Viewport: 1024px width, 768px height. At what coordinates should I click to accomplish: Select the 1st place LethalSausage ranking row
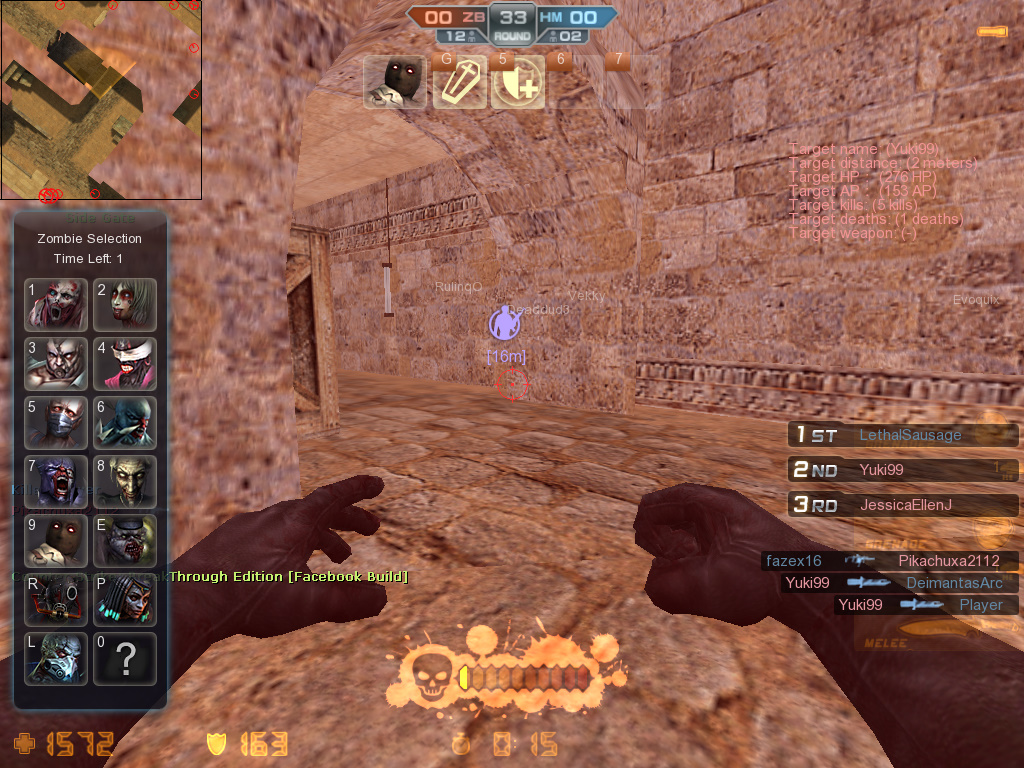[902, 435]
